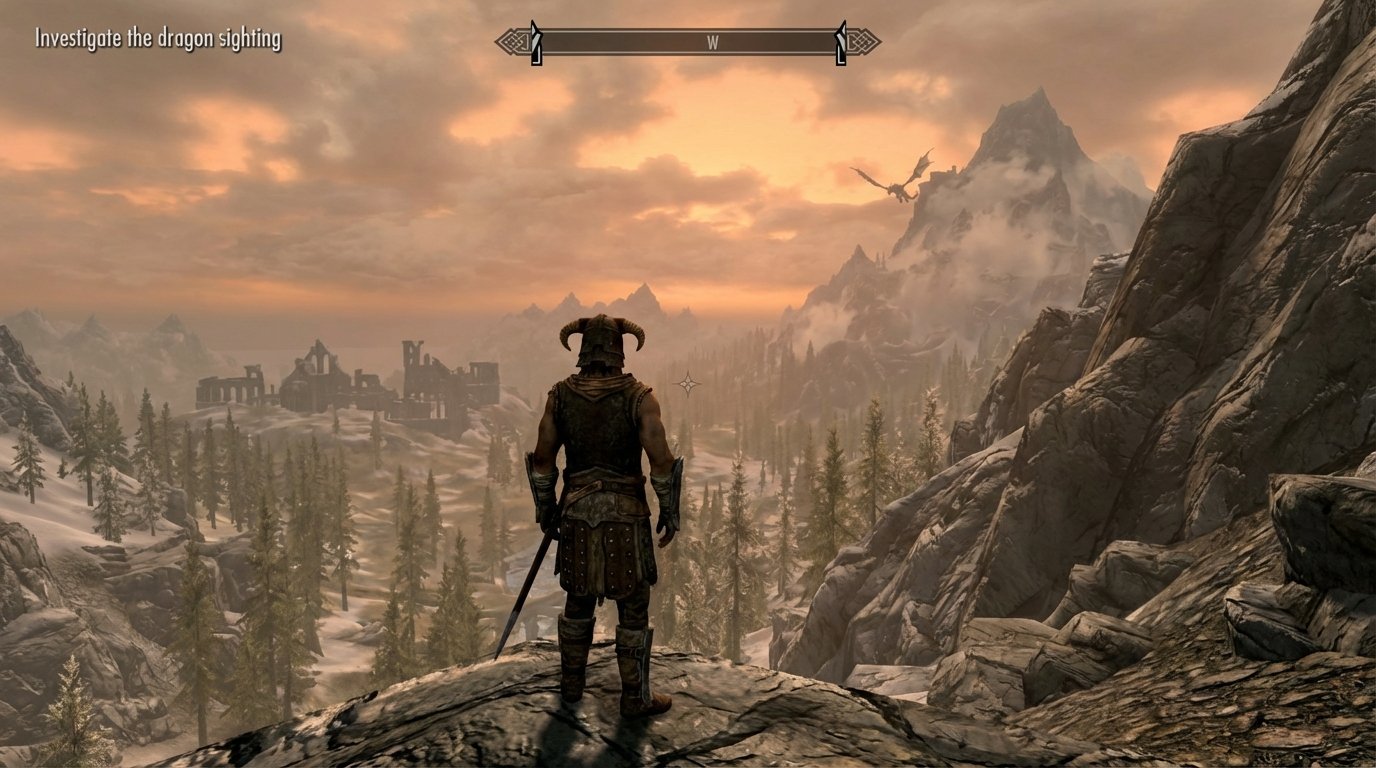Click the horned helmet on the player character
The image size is (1376, 768).
pos(602,340)
